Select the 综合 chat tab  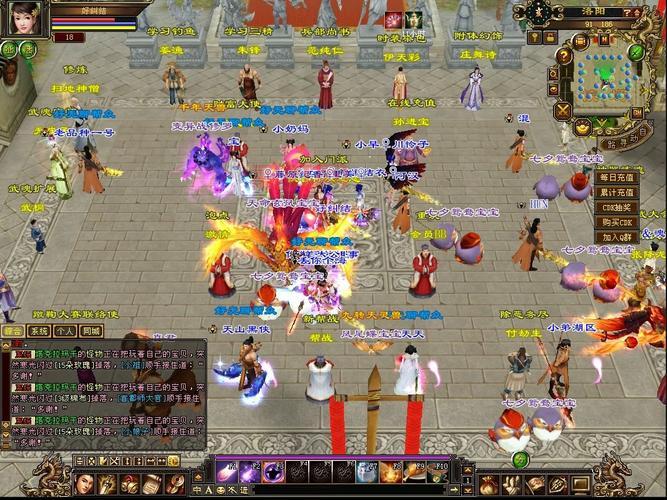click(x=14, y=330)
